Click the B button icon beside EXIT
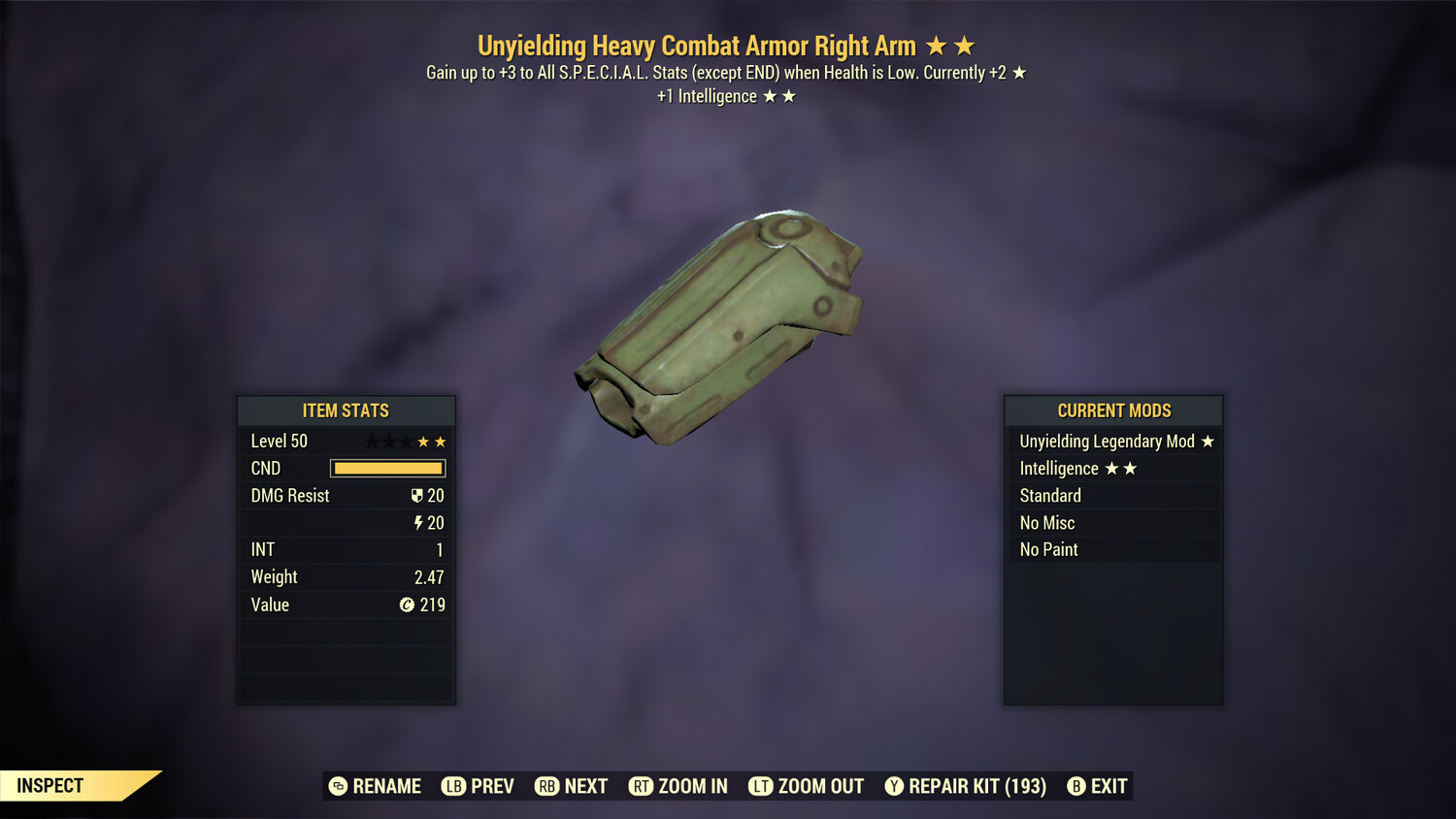The width and height of the screenshot is (1456, 819). [1075, 786]
